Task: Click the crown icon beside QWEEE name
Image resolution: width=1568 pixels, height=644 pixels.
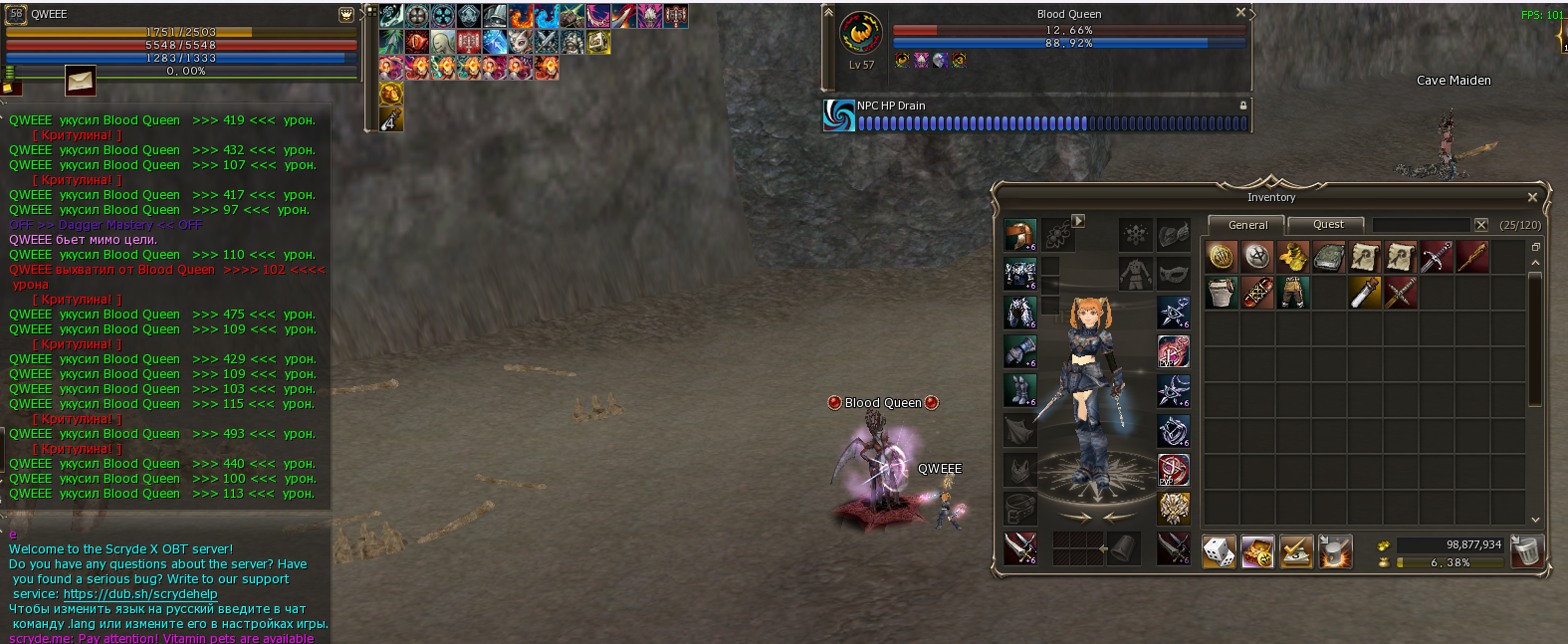Action: click(345, 14)
